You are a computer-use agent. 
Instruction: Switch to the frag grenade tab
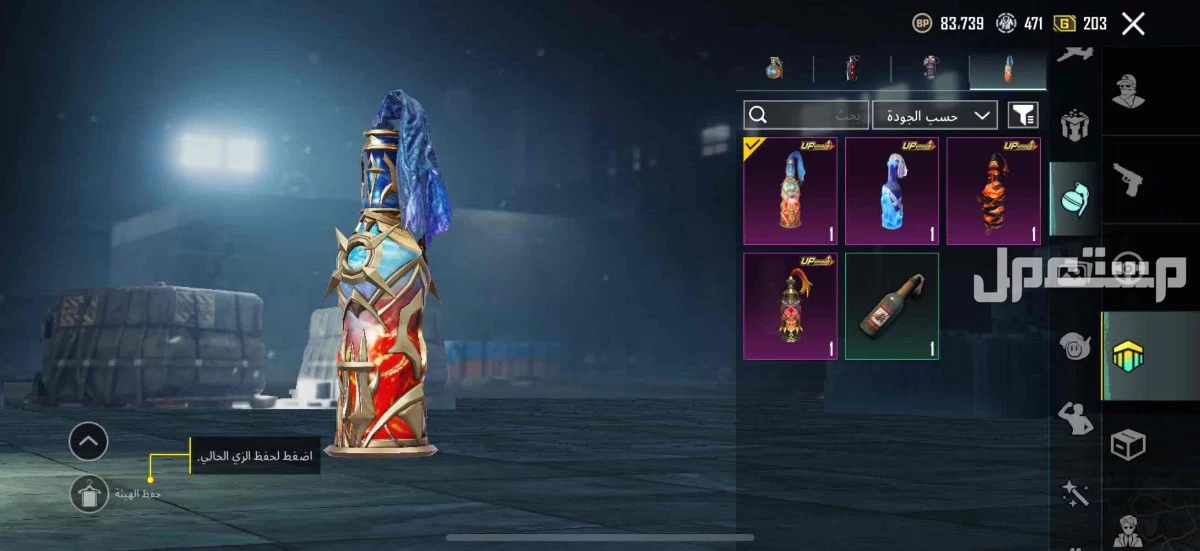click(x=774, y=68)
